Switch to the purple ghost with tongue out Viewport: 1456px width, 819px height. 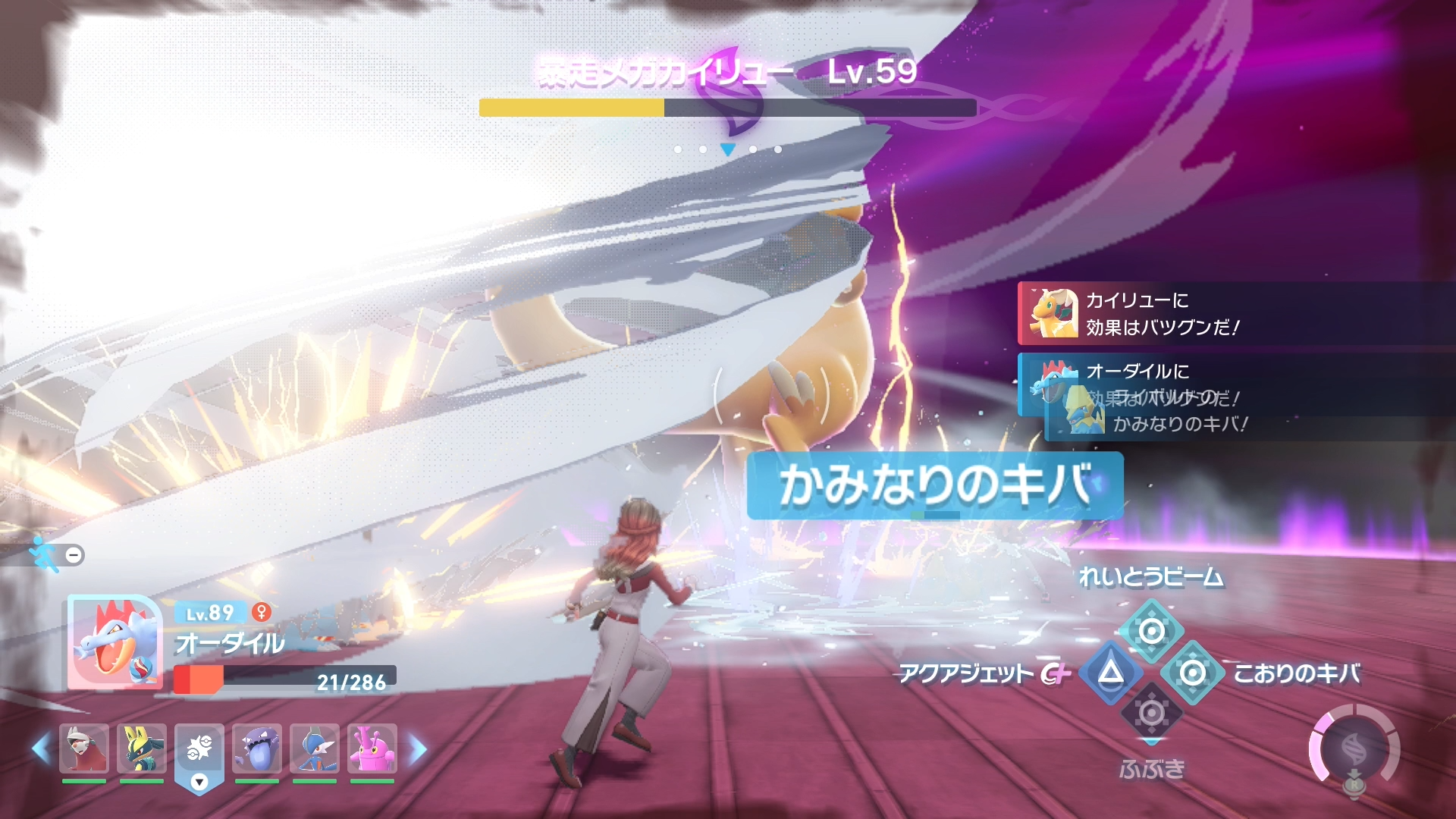pos(257,748)
